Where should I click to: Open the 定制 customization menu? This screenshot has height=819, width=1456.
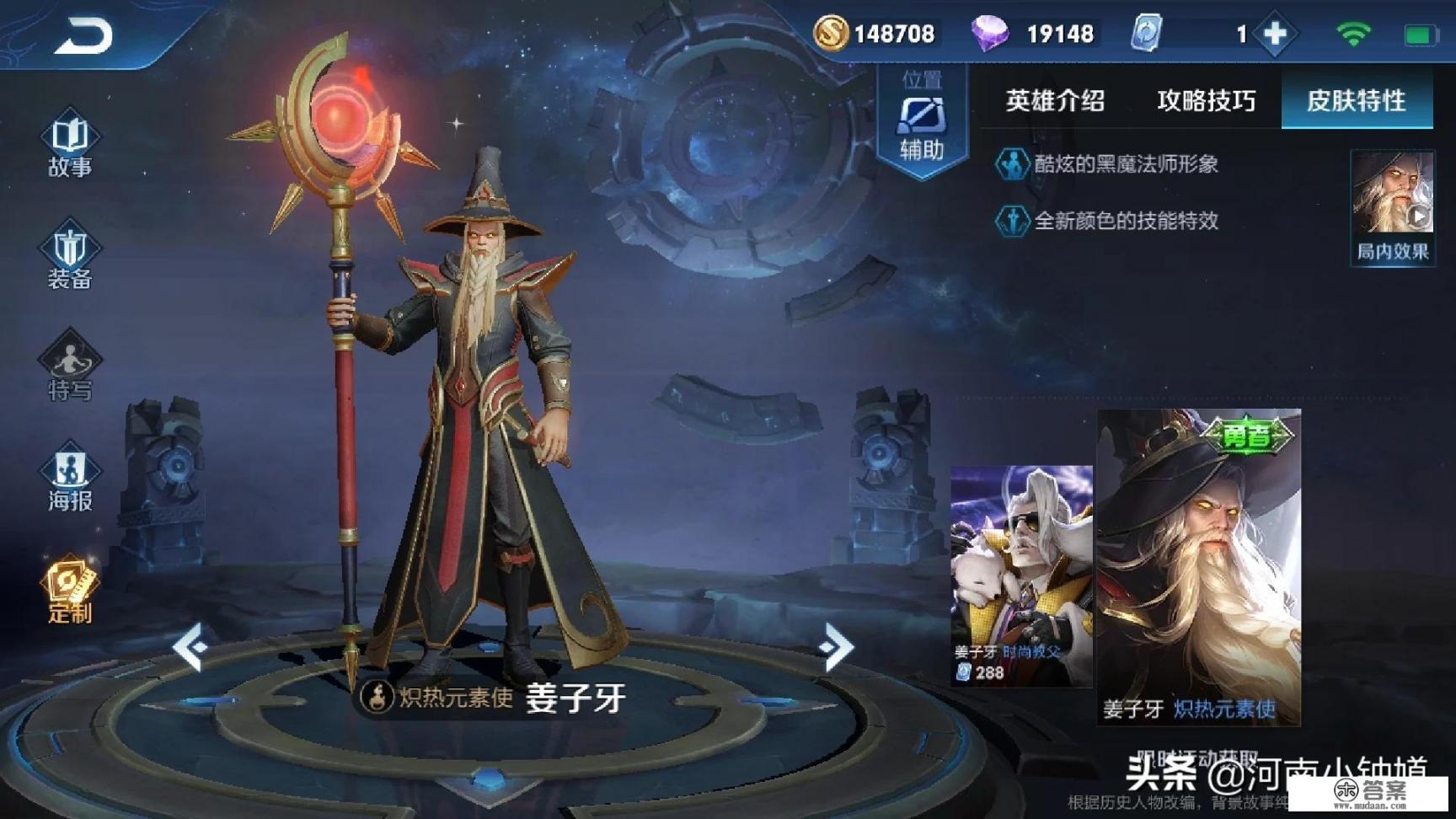coord(70,590)
